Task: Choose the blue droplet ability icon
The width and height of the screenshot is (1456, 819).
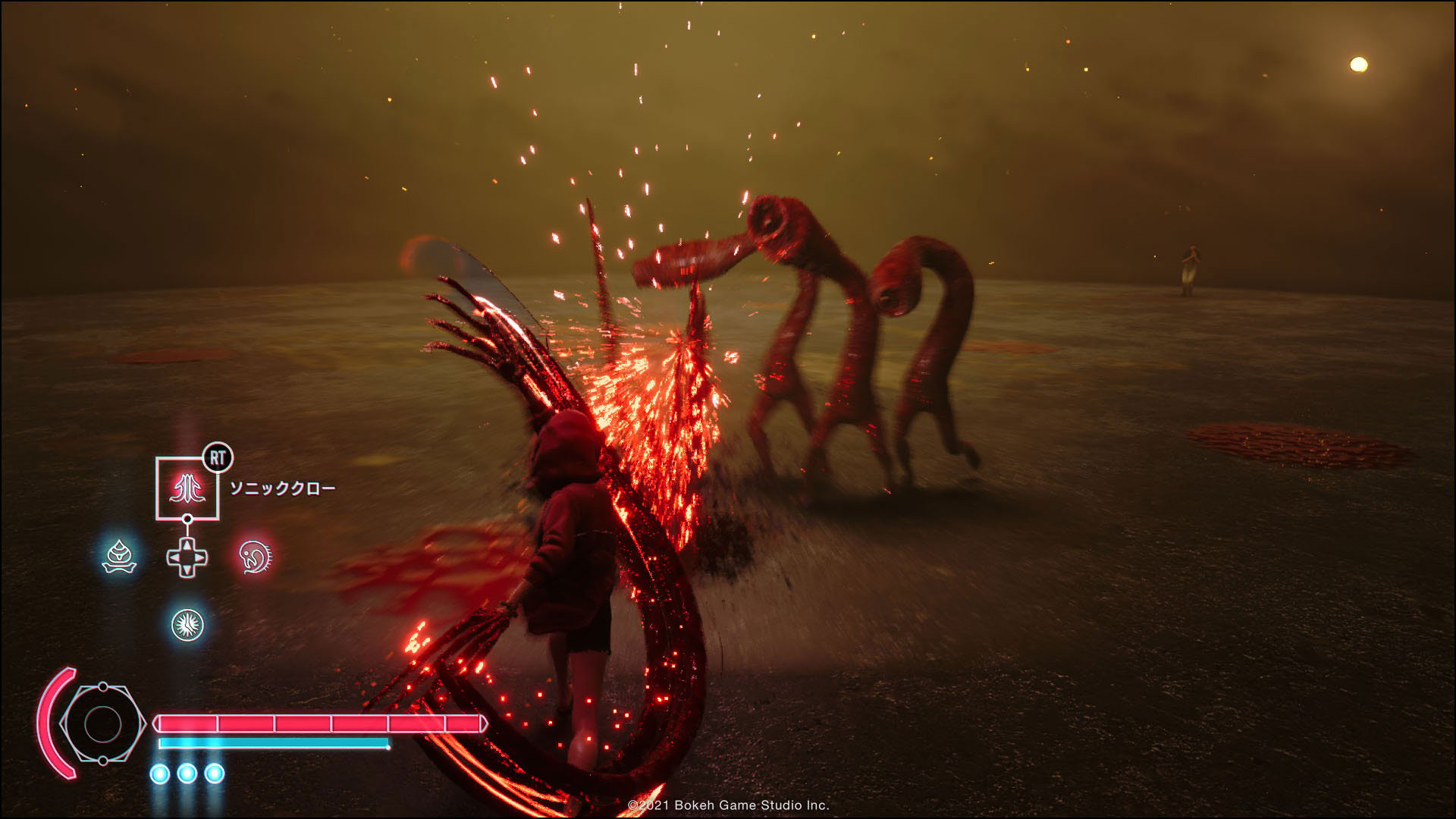Action: pyautogui.click(x=119, y=557)
